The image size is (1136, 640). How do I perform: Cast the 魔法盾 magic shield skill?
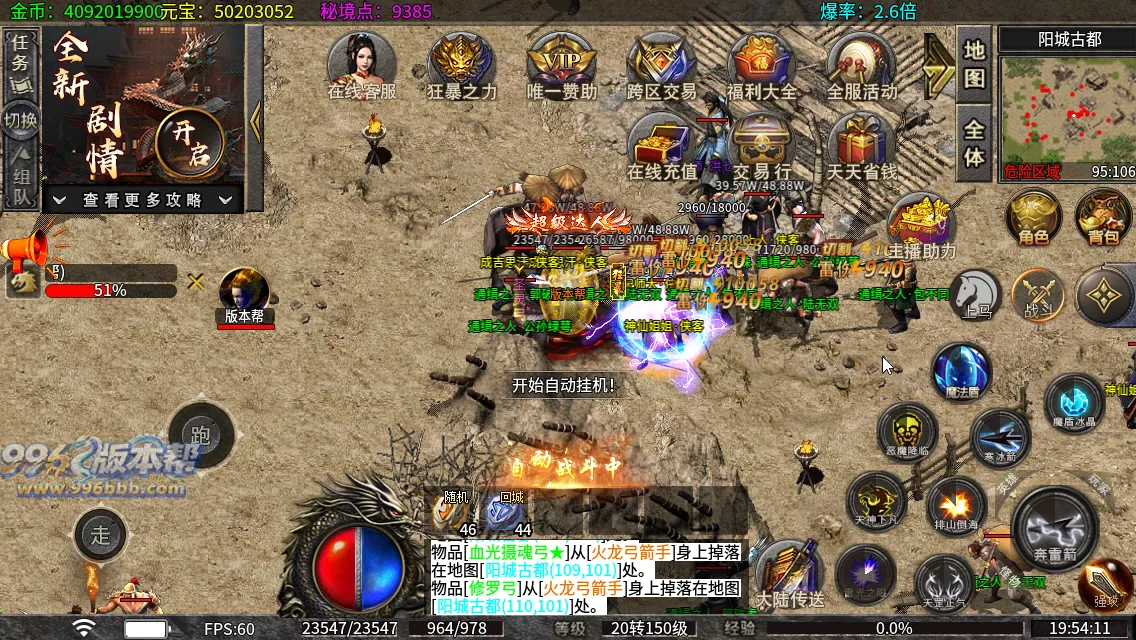962,372
